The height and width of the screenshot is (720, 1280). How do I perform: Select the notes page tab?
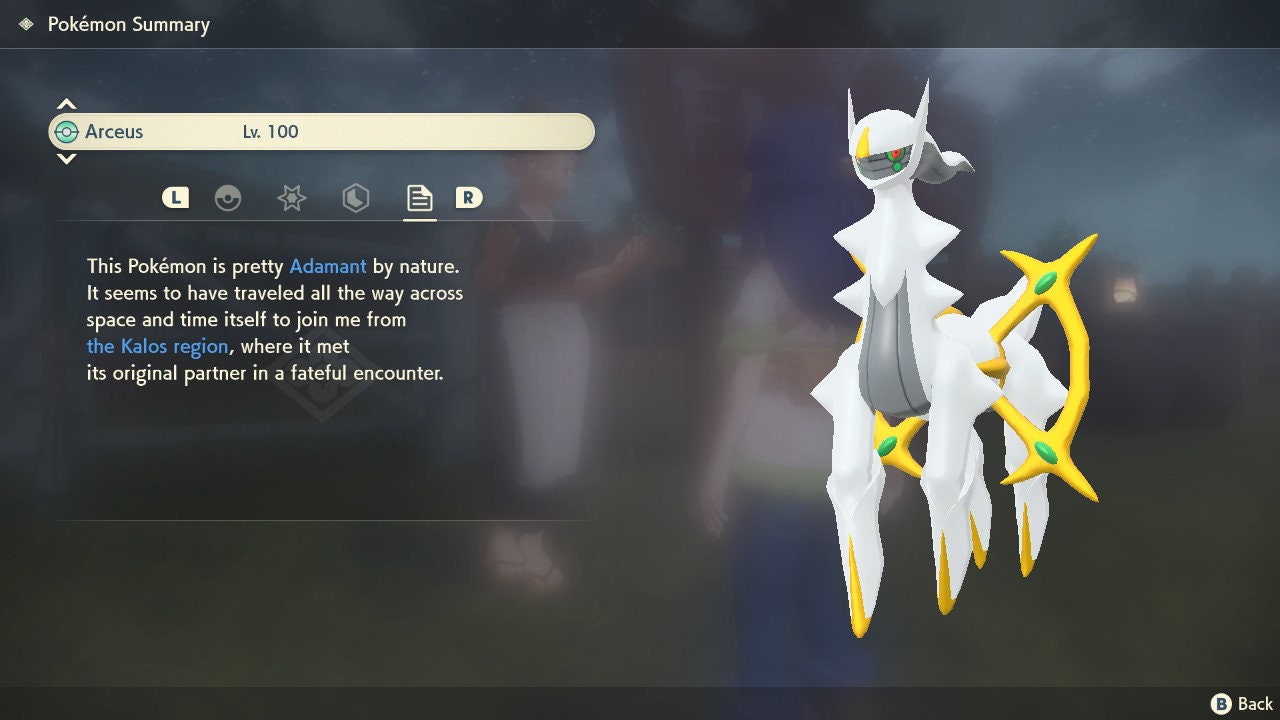[419, 198]
